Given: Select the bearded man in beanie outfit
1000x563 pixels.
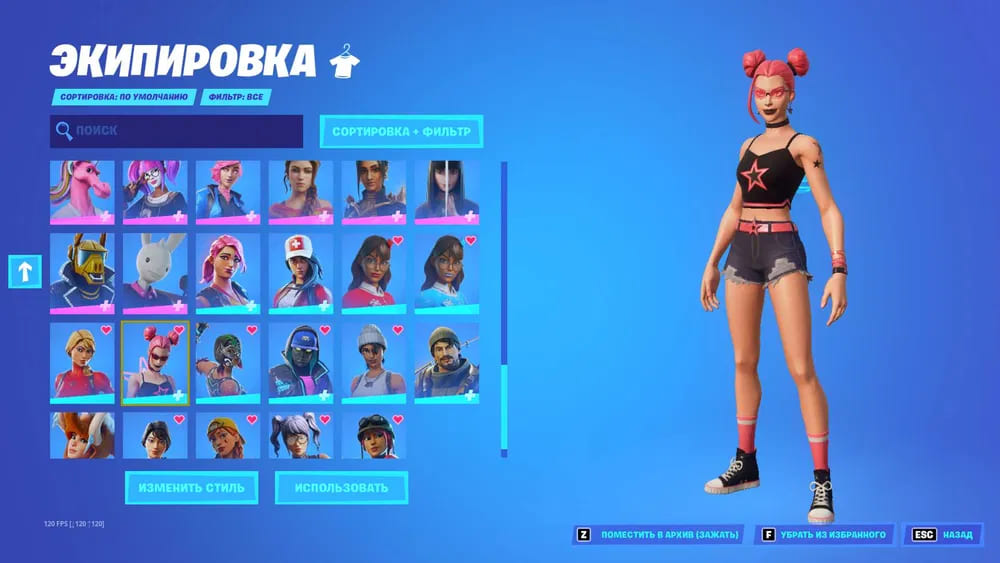Looking at the screenshot, I should pyautogui.click(x=447, y=360).
